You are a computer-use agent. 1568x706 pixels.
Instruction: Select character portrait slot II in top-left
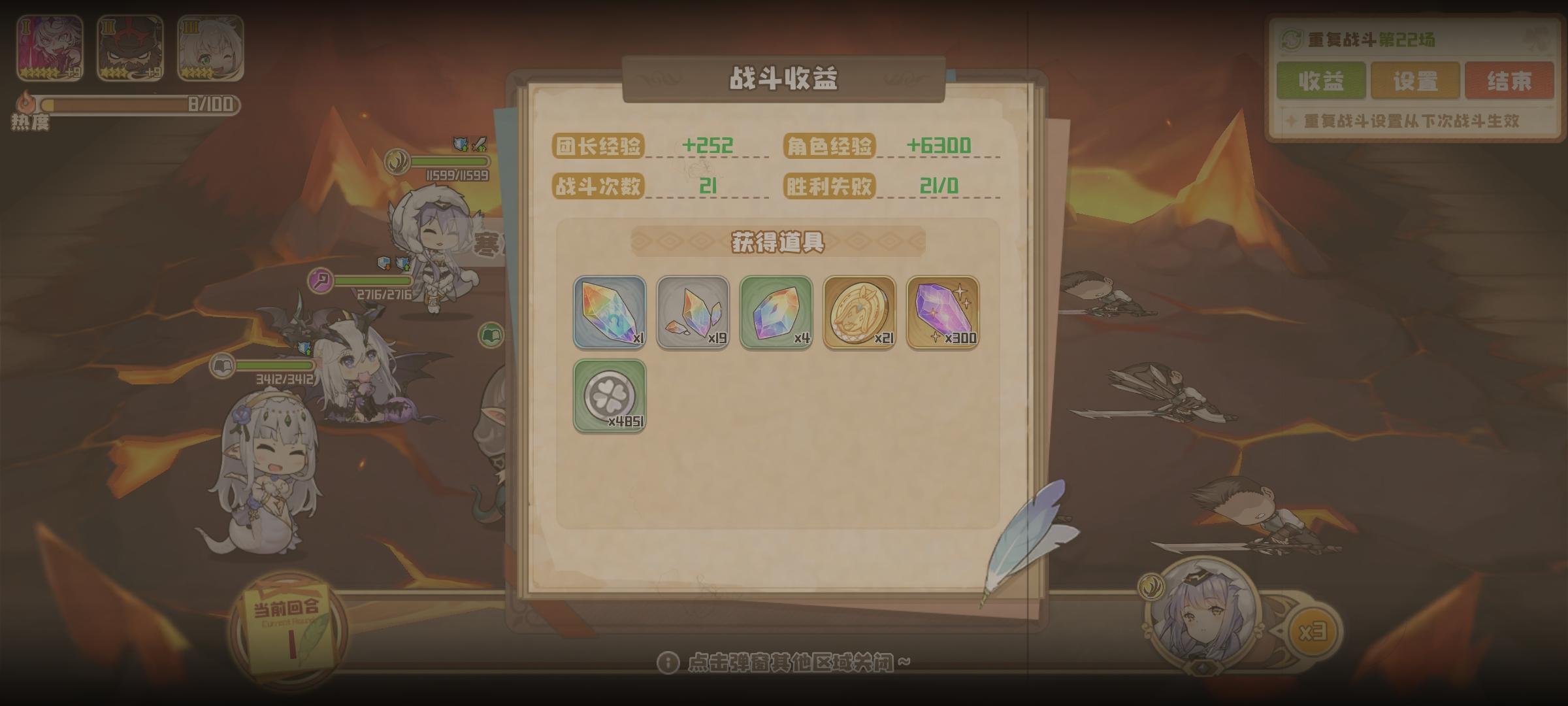[128, 46]
